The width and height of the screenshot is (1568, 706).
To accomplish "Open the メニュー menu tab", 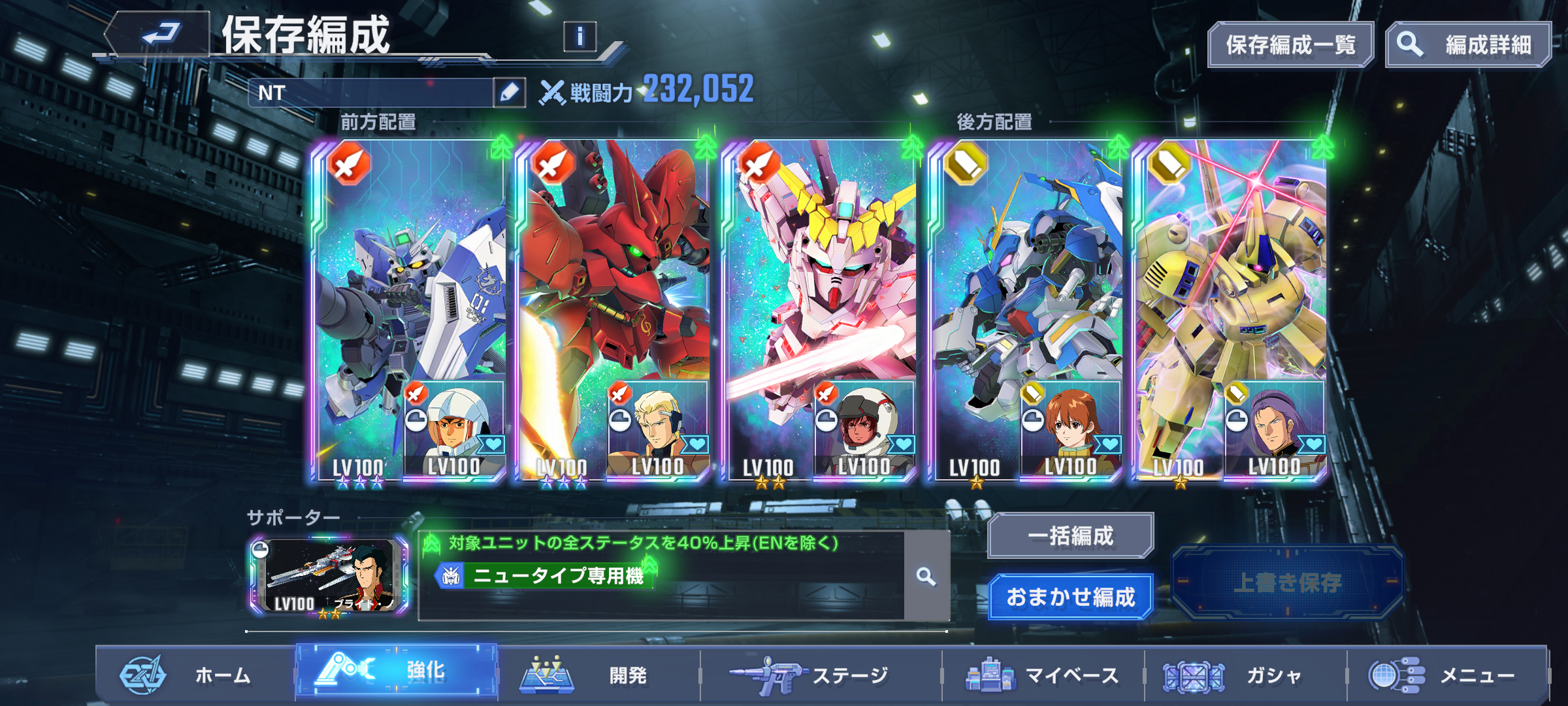I will click(1447, 675).
